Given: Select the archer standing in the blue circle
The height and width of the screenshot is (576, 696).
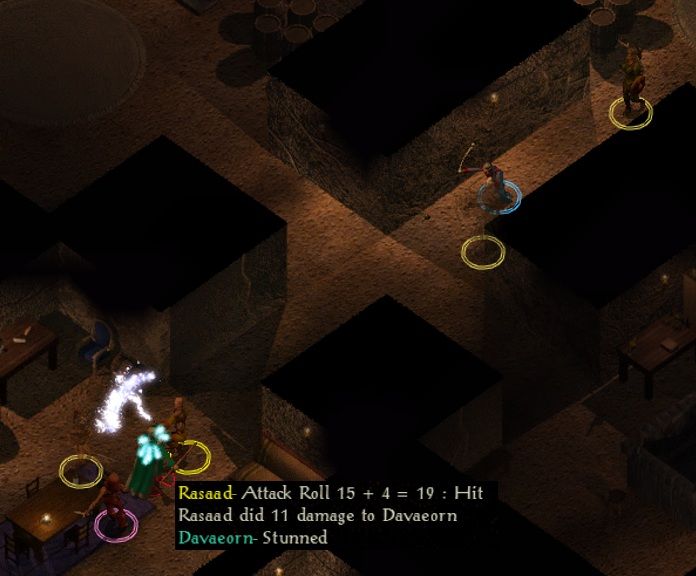Looking at the screenshot, I should (495, 182).
